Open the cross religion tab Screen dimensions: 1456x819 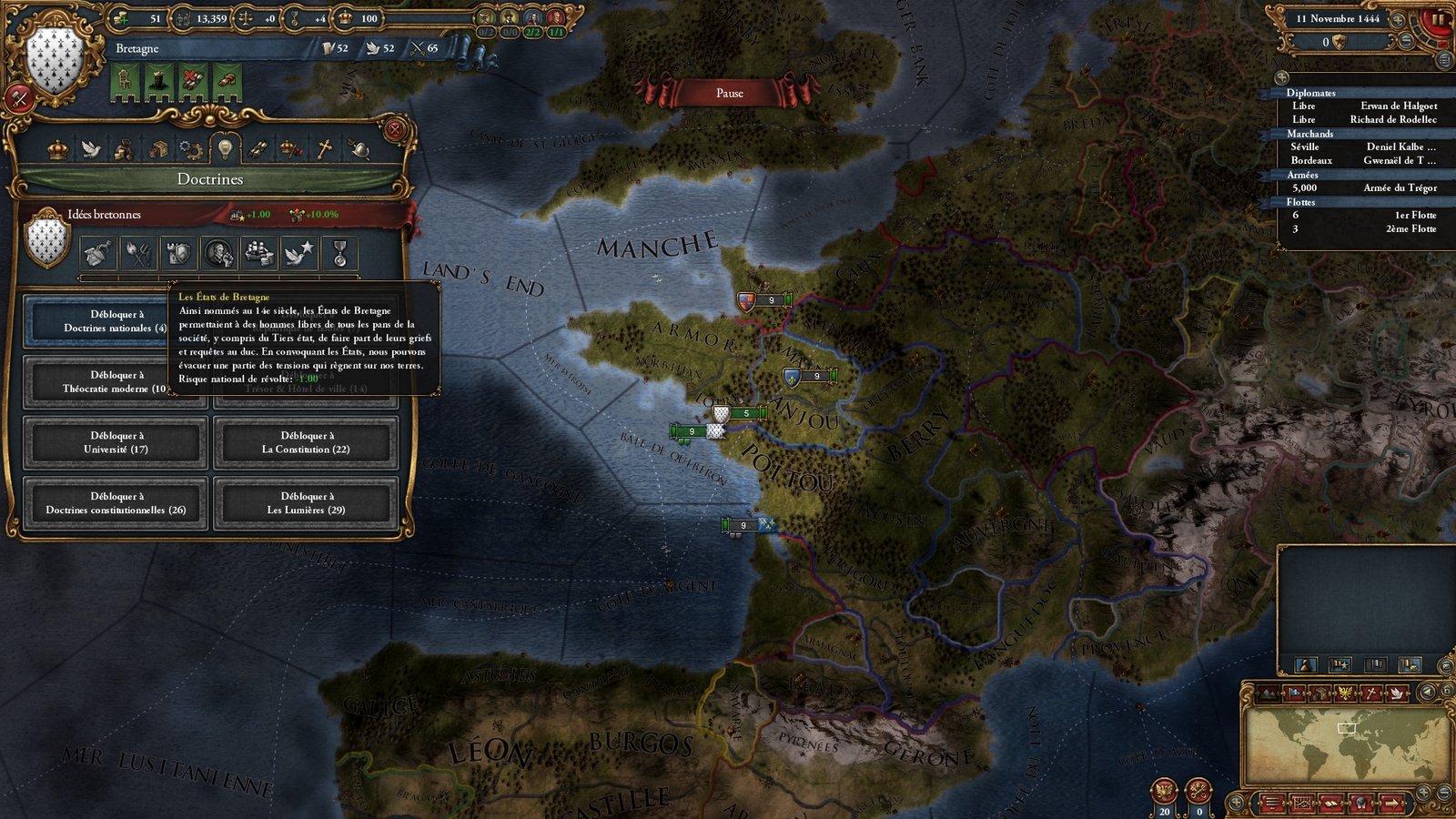325,148
